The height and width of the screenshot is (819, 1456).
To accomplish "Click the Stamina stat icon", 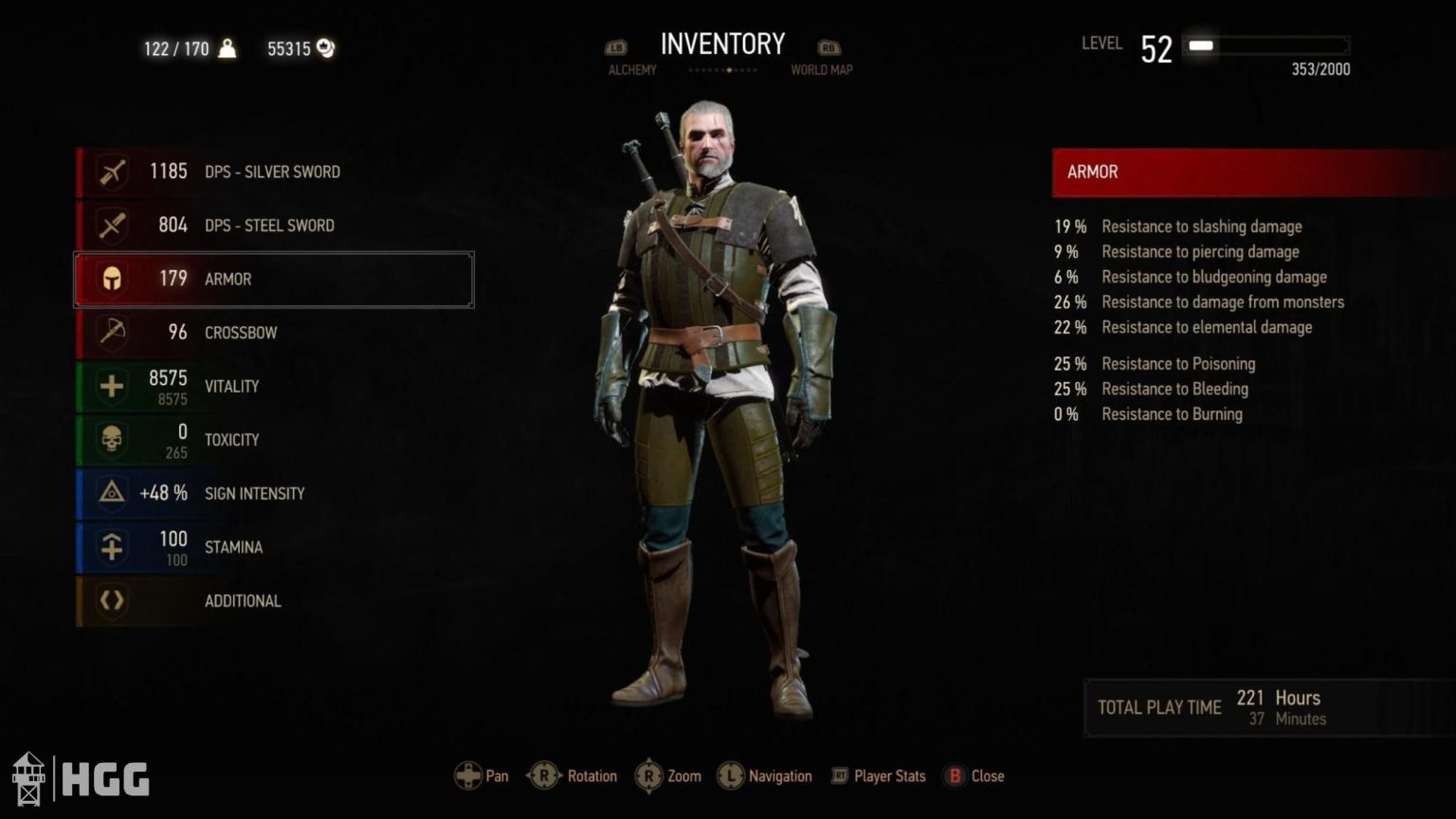I will tap(111, 547).
